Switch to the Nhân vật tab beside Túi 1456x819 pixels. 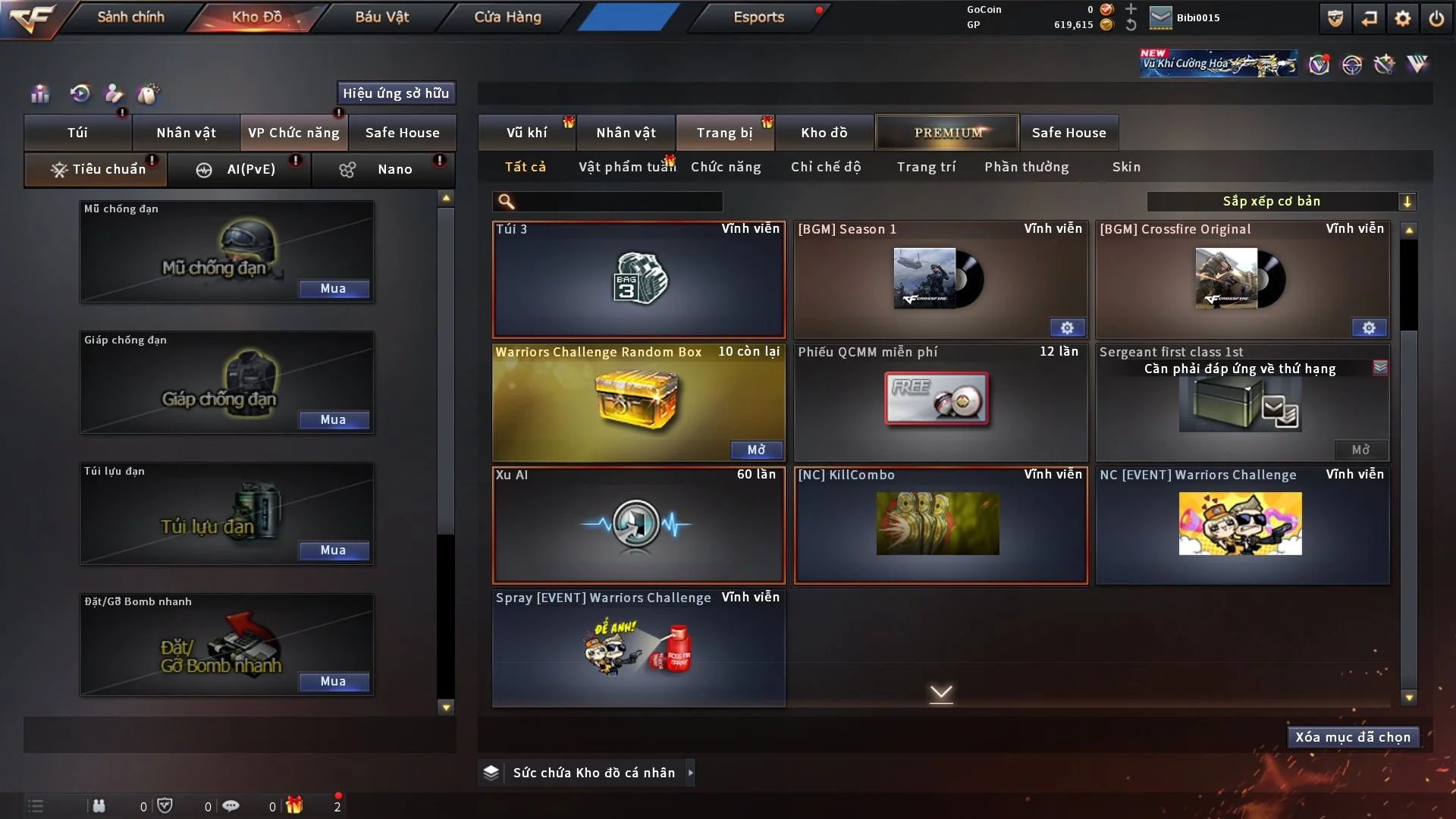click(x=186, y=133)
